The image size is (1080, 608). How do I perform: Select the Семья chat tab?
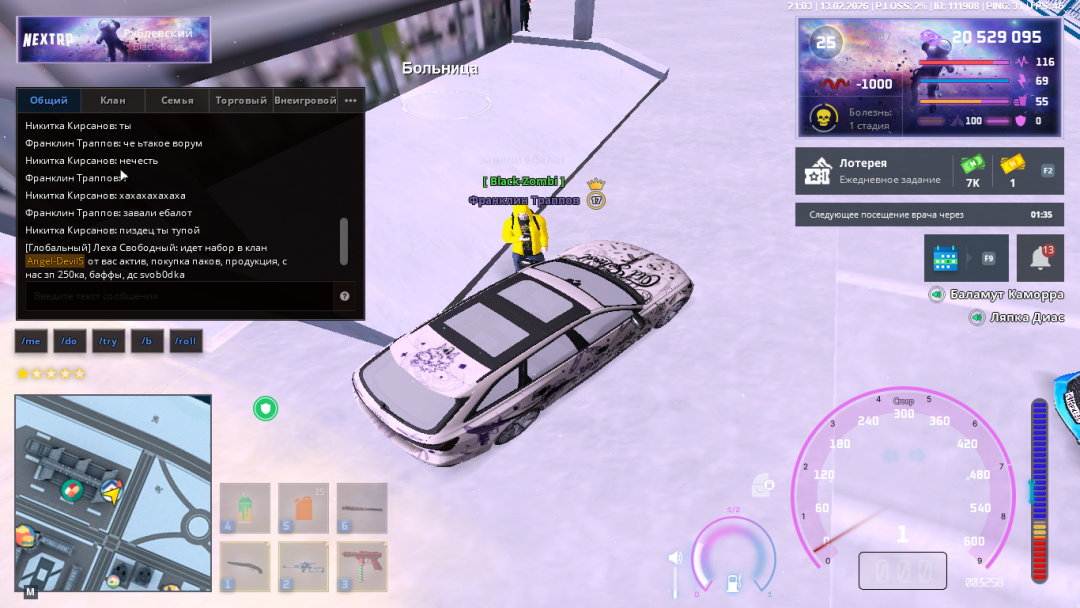[x=177, y=100]
